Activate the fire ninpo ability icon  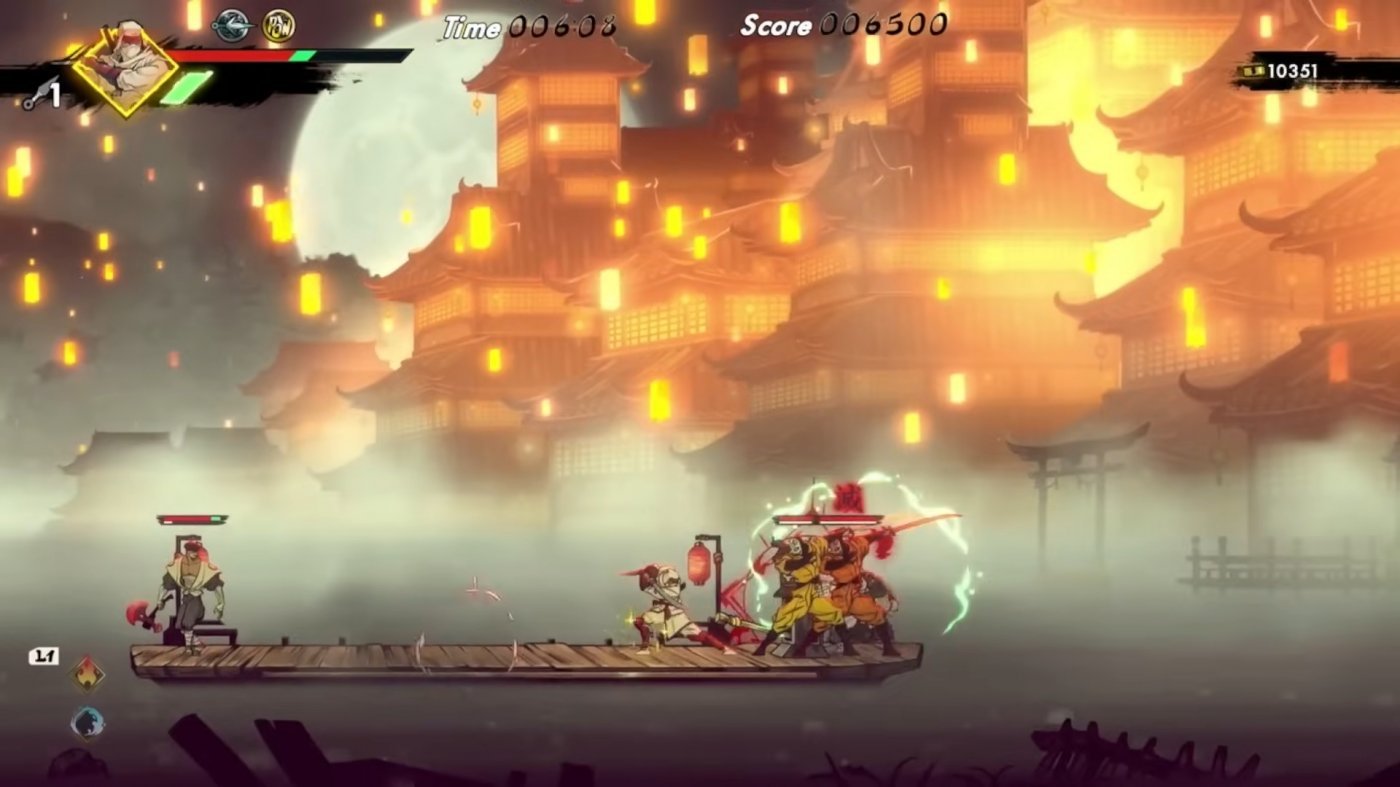(x=88, y=674)
